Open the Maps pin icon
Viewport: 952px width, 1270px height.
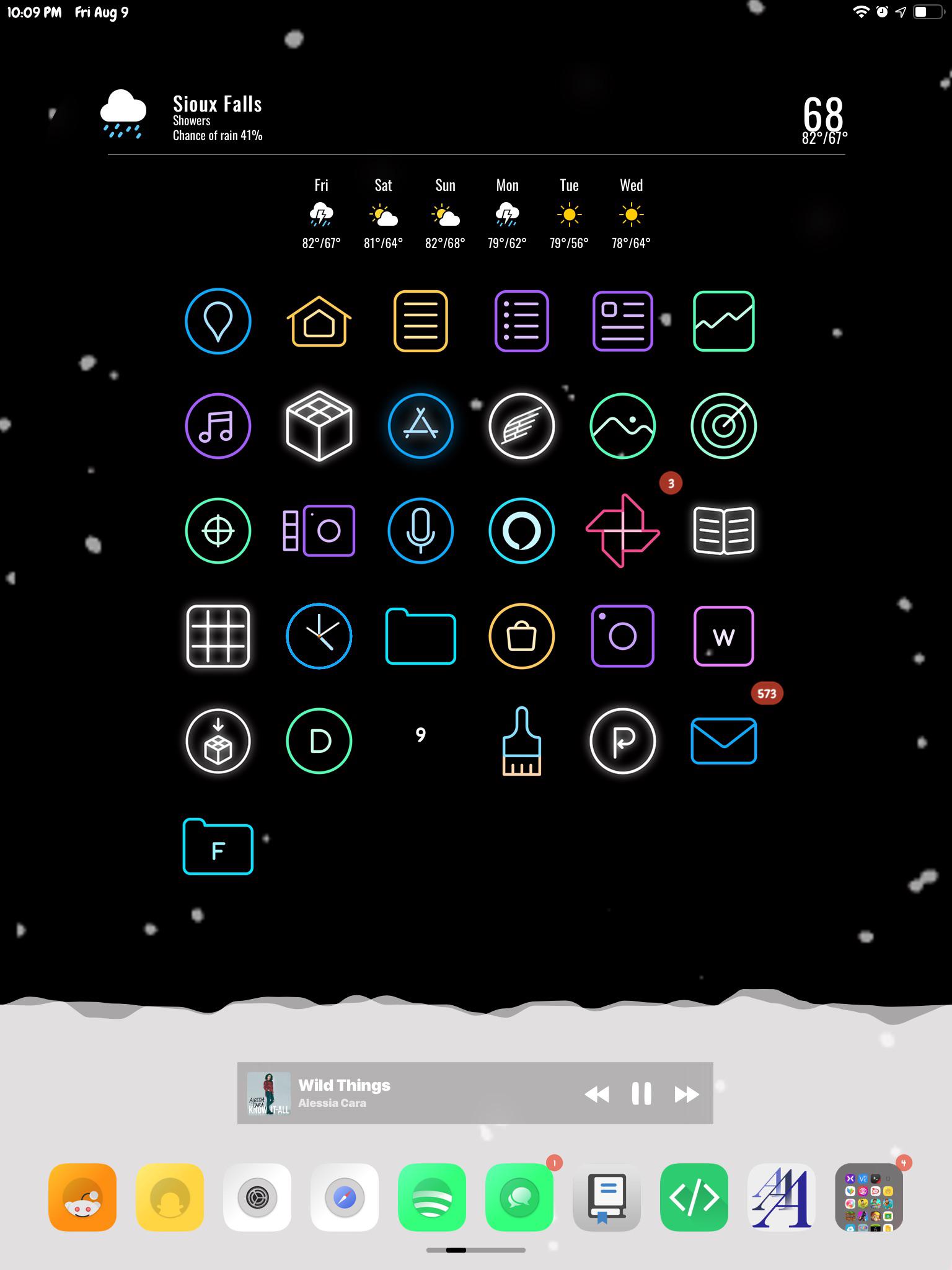pos(218,321)
